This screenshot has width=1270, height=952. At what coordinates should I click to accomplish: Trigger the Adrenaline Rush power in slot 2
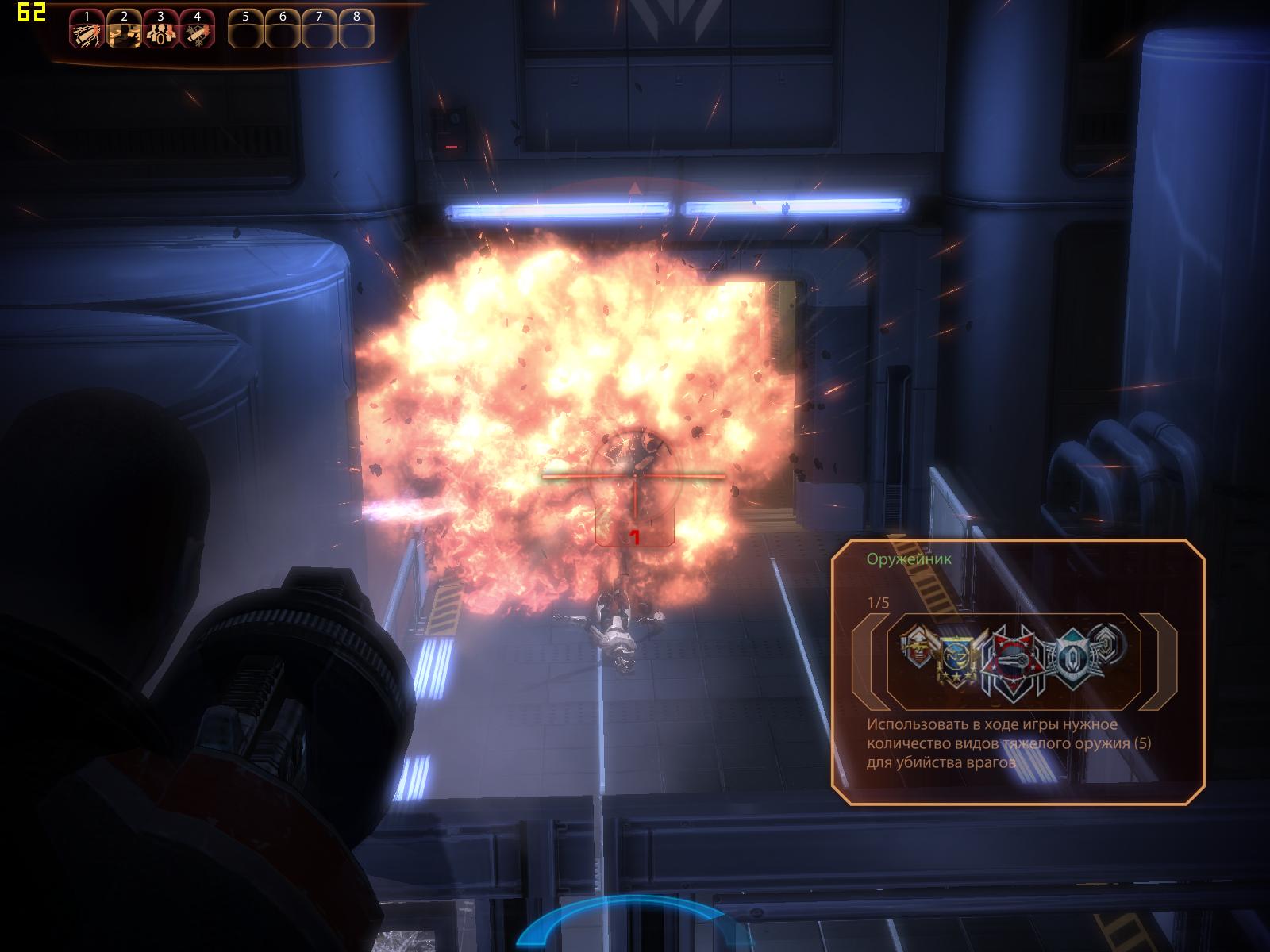click(124, 32)
